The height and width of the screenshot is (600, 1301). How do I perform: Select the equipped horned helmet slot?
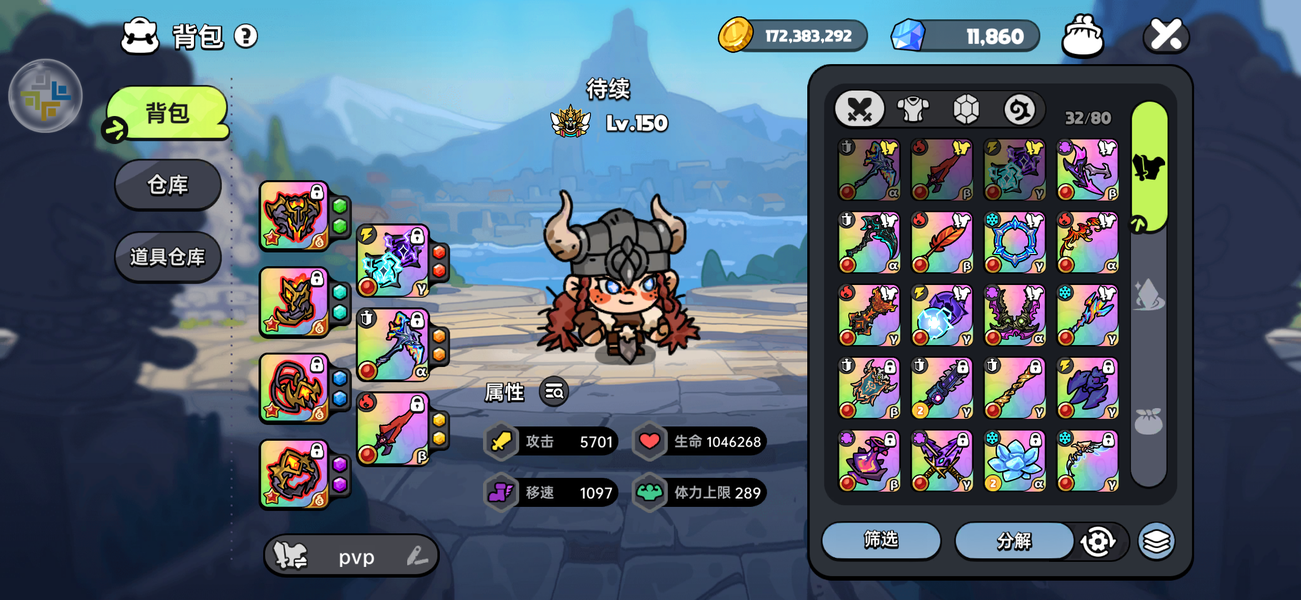click(293, 215)
